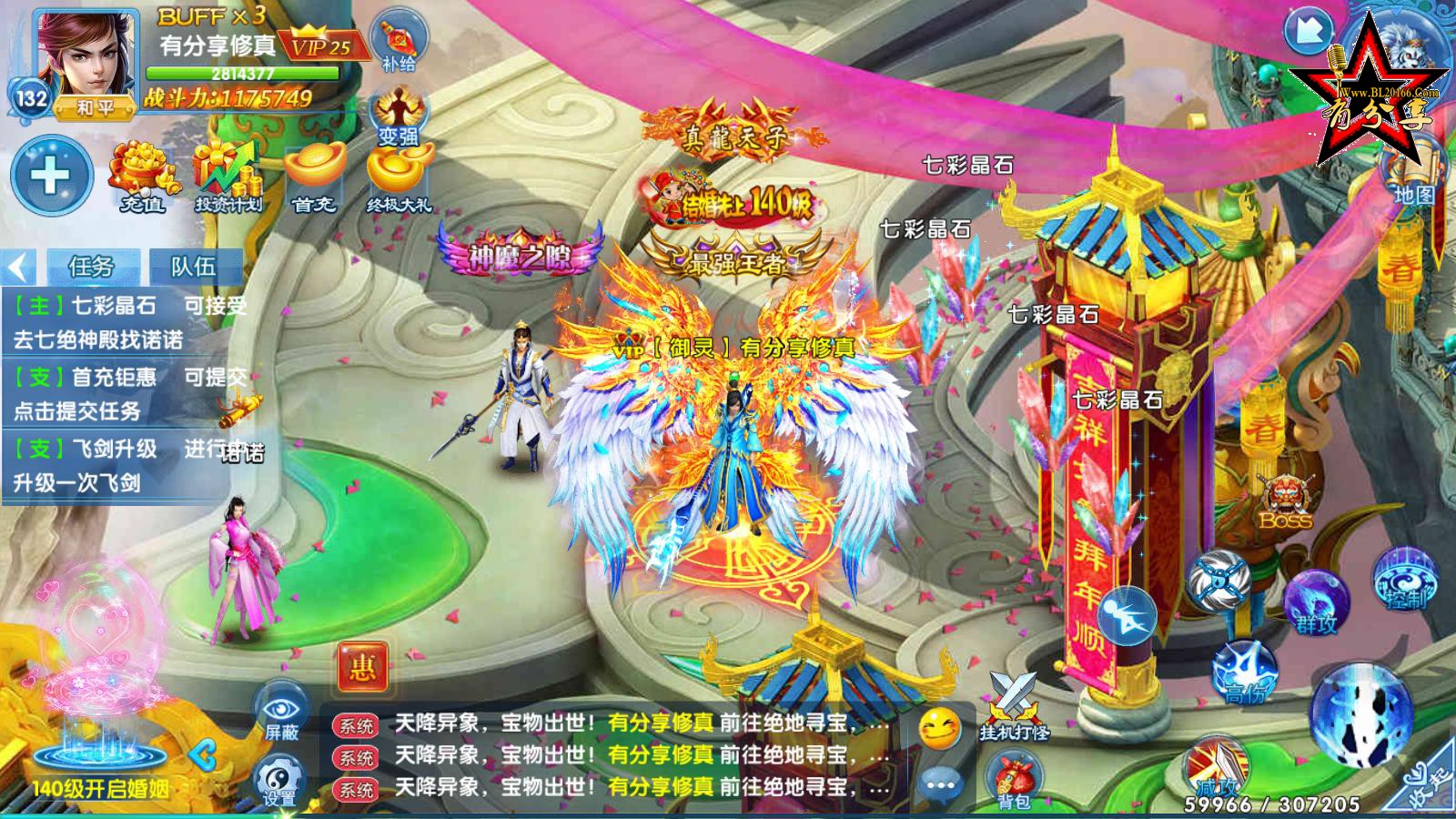Open the Boss challenge icon
This screenshot has height=819, width=1456.
point(1285,502)
